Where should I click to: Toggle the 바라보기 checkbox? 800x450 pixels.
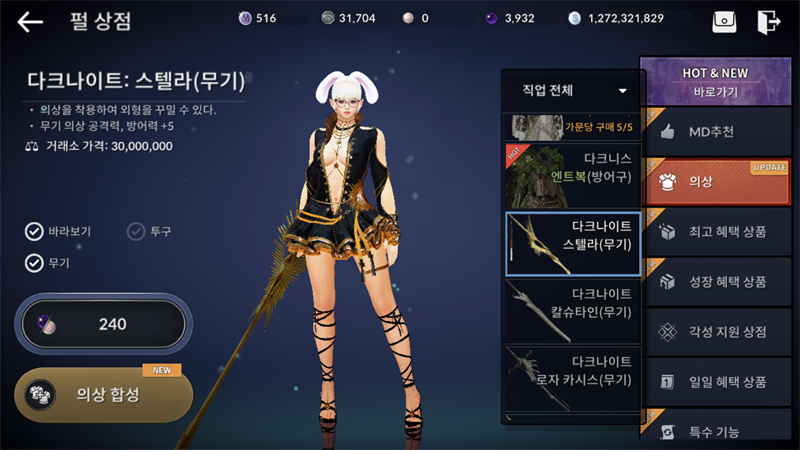coord(35,232)
